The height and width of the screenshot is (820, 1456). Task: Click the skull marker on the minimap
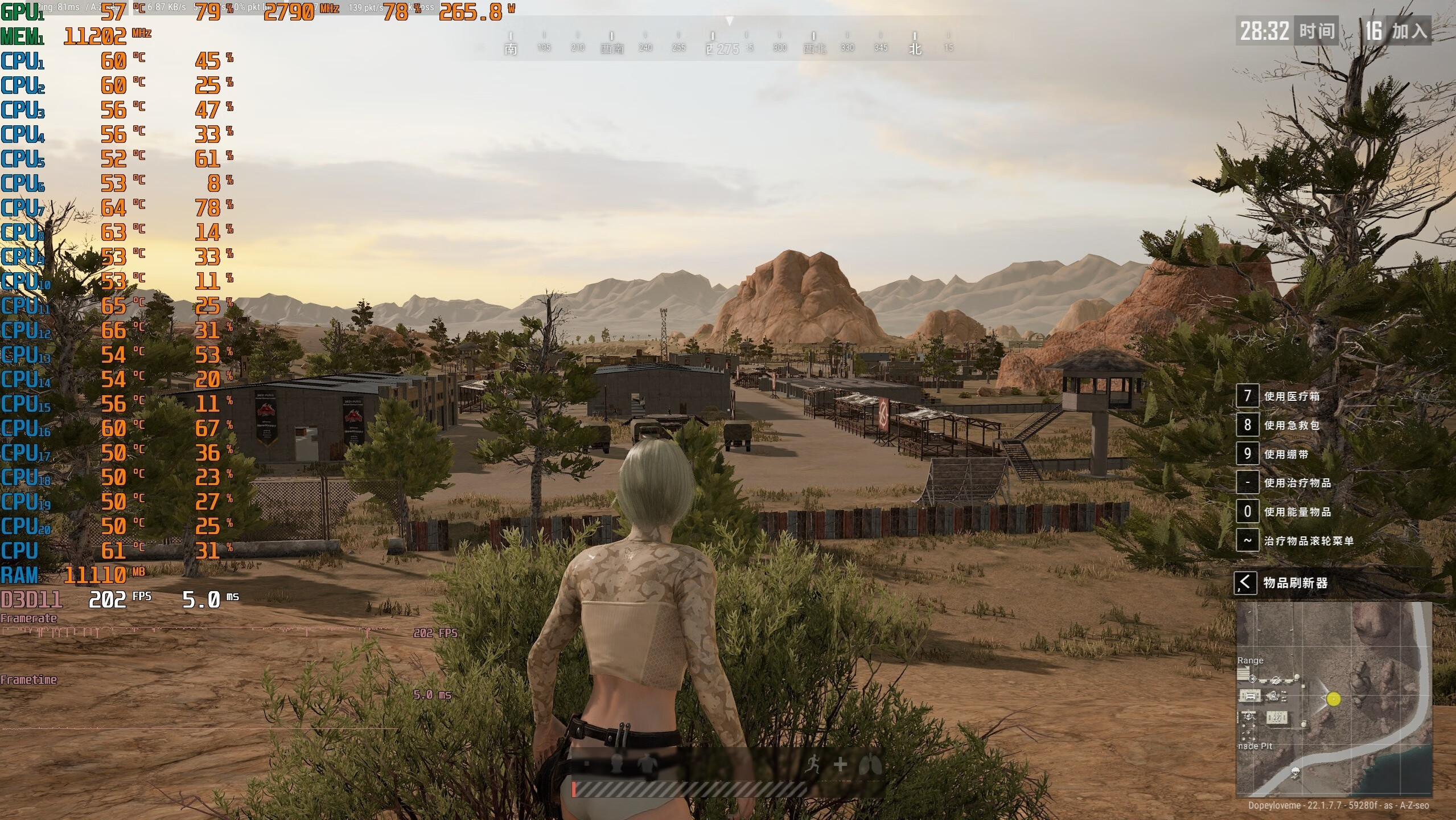(x=1295, y=772)
